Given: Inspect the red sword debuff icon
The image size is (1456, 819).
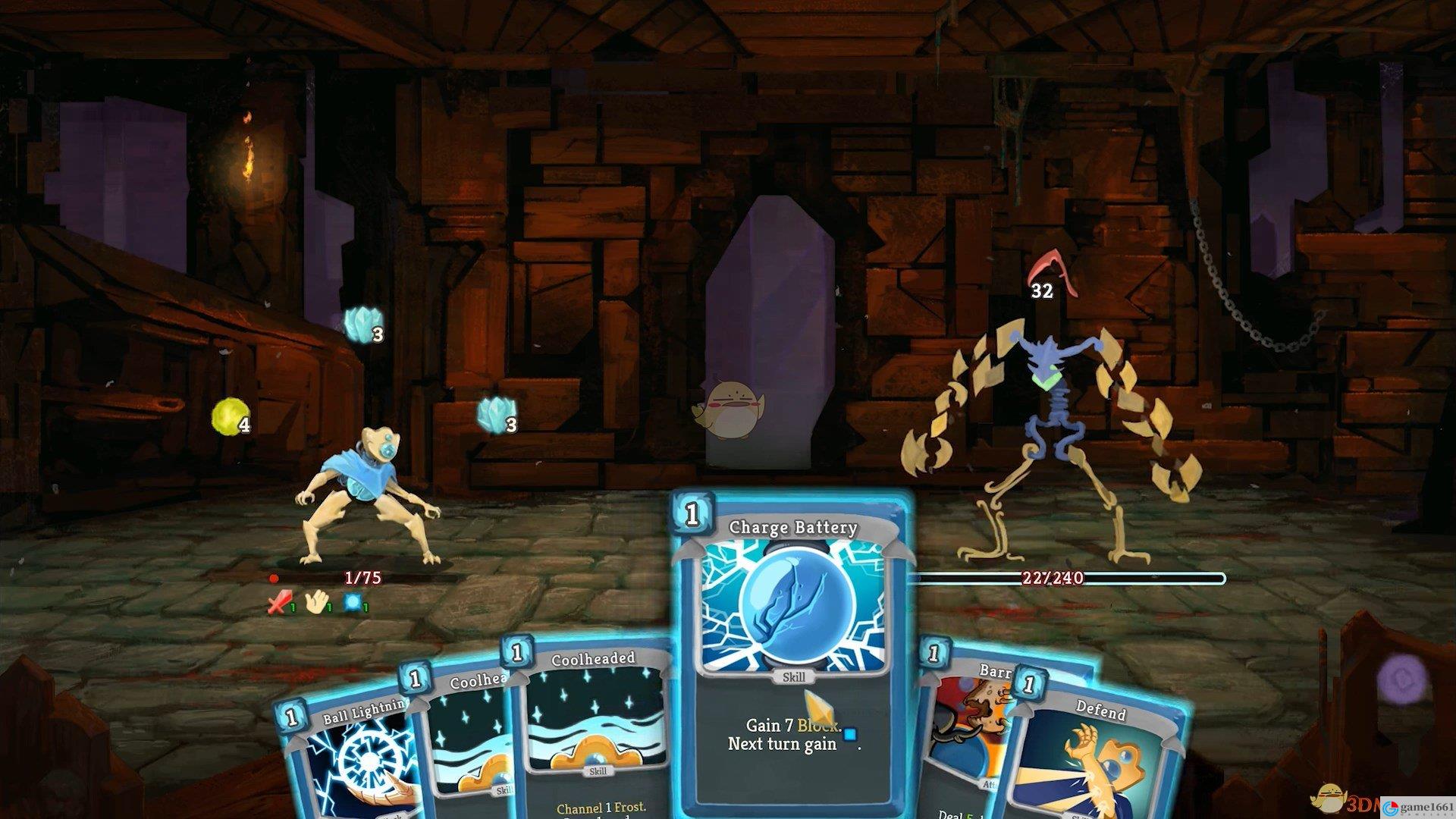Looking at the screenshot, I should pyautogui.click(x=279, y=603).
